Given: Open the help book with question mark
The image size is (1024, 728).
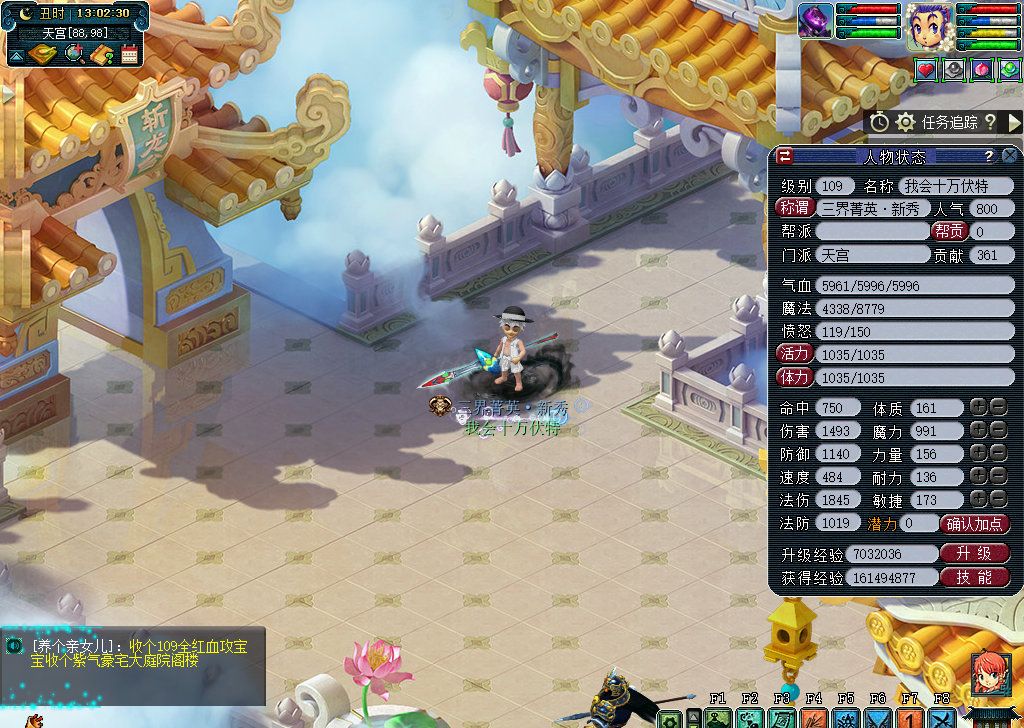Looking at the screenshot, I should click(102, 54).
